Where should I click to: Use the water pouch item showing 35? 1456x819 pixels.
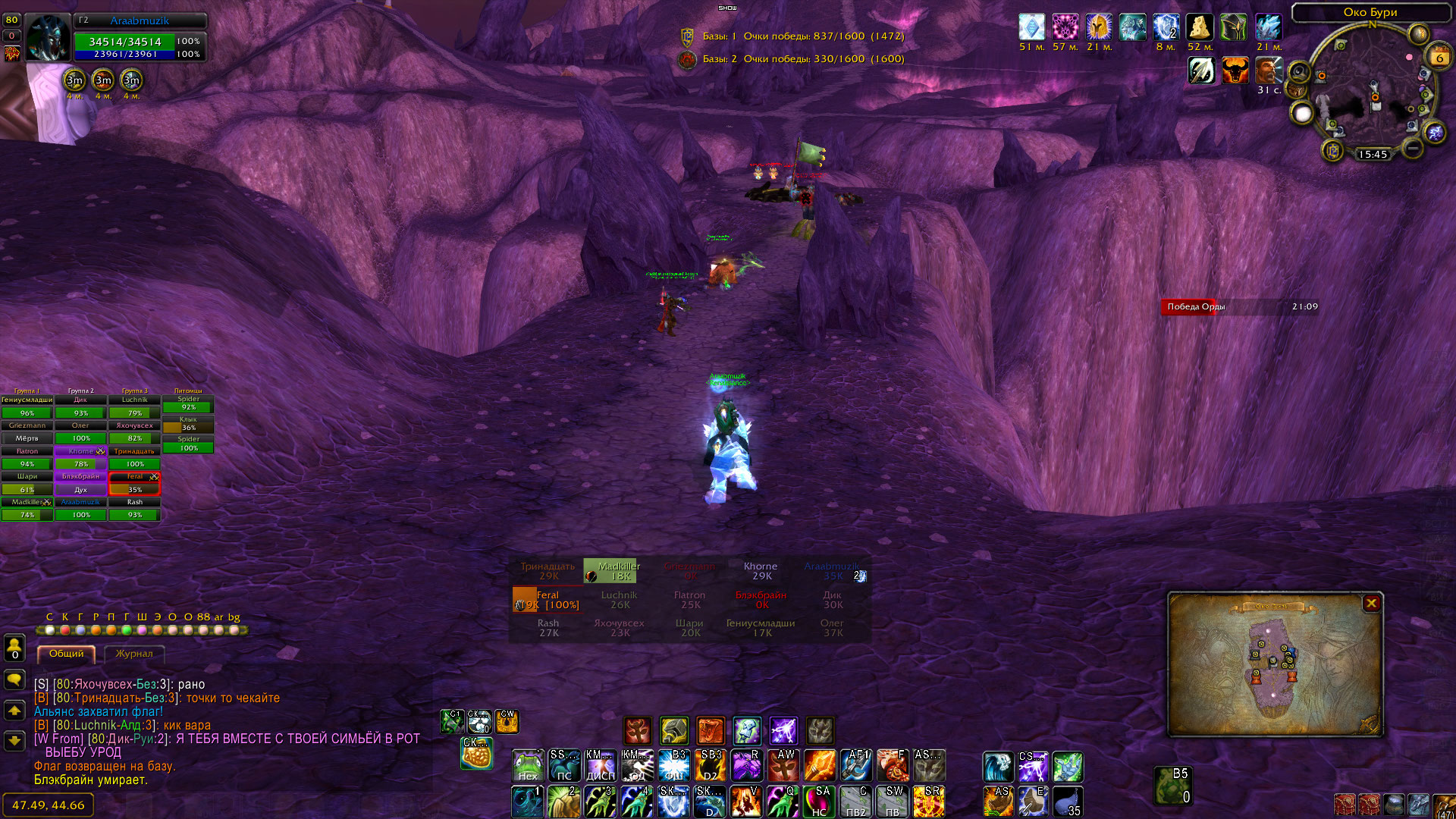[x=1068, y=802]
